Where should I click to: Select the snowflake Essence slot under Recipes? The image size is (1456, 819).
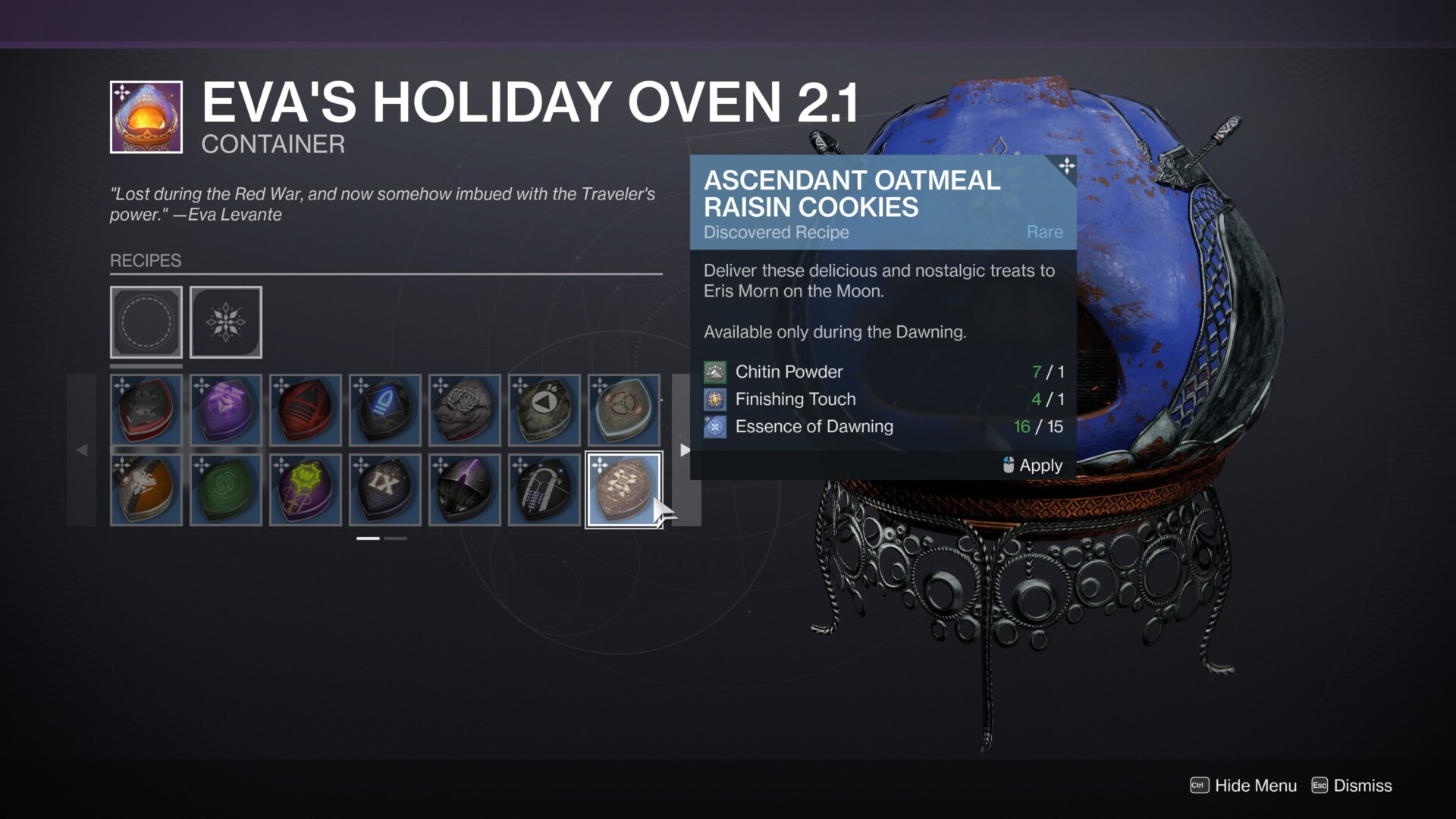pyautogui.click(x=225, y=322)
